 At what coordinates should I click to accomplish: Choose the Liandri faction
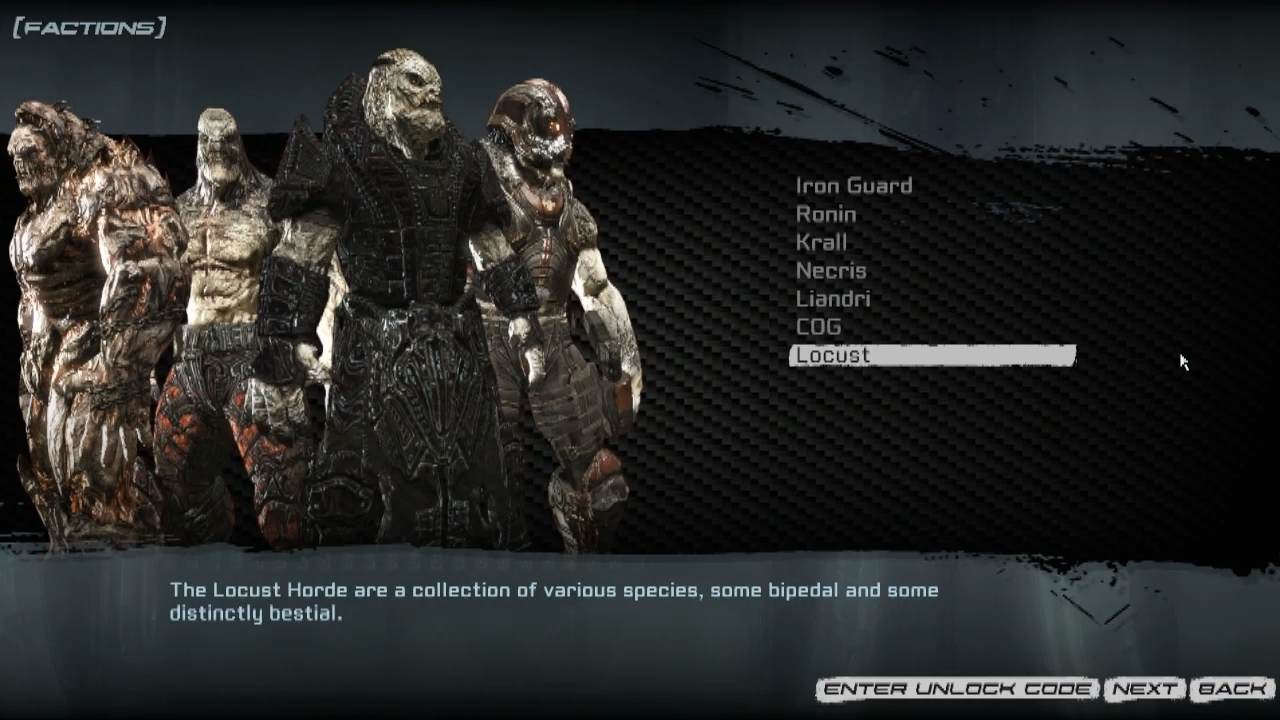[x=833, y=298]
